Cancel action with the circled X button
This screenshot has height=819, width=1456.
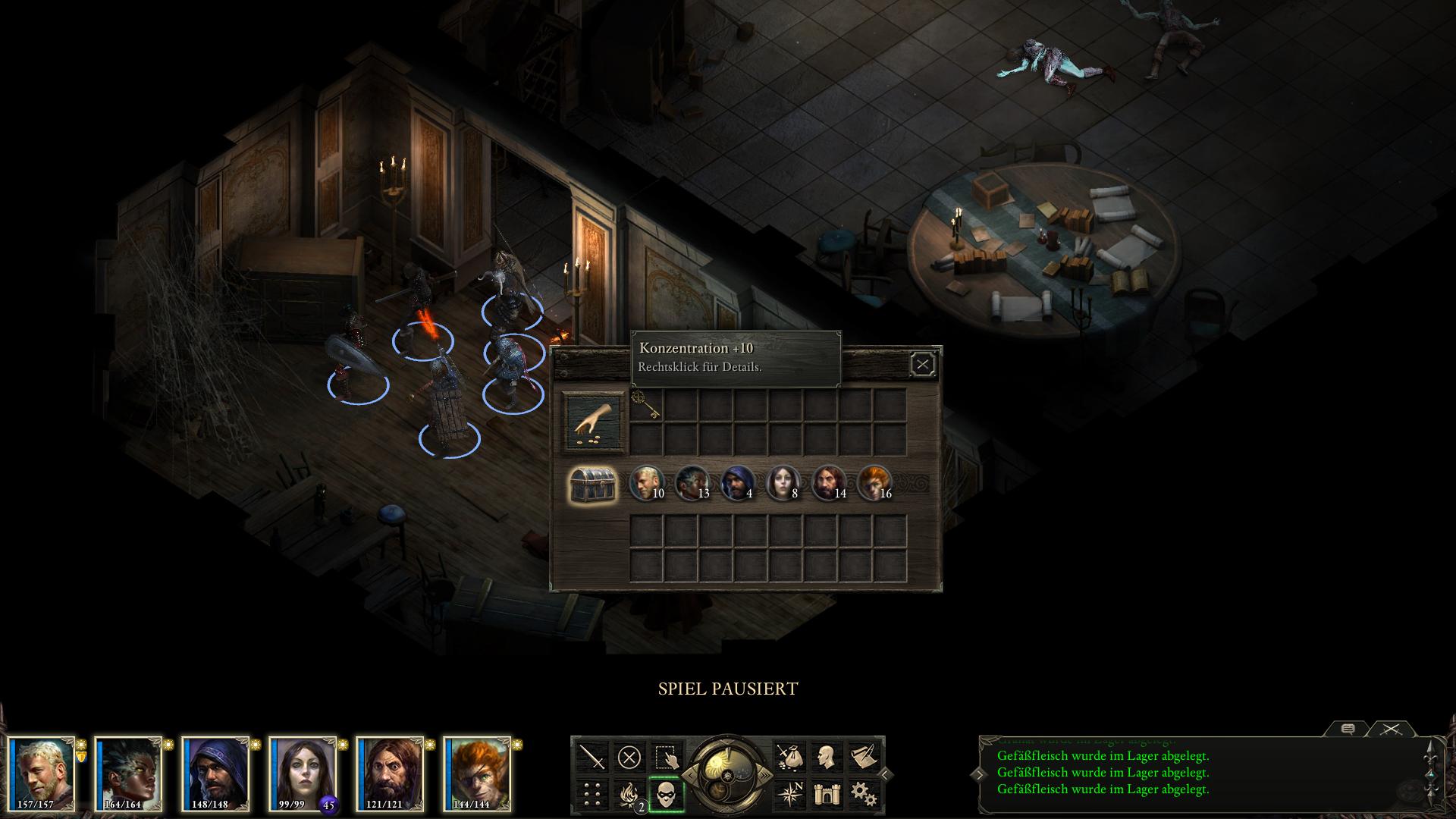coord(629,757)
